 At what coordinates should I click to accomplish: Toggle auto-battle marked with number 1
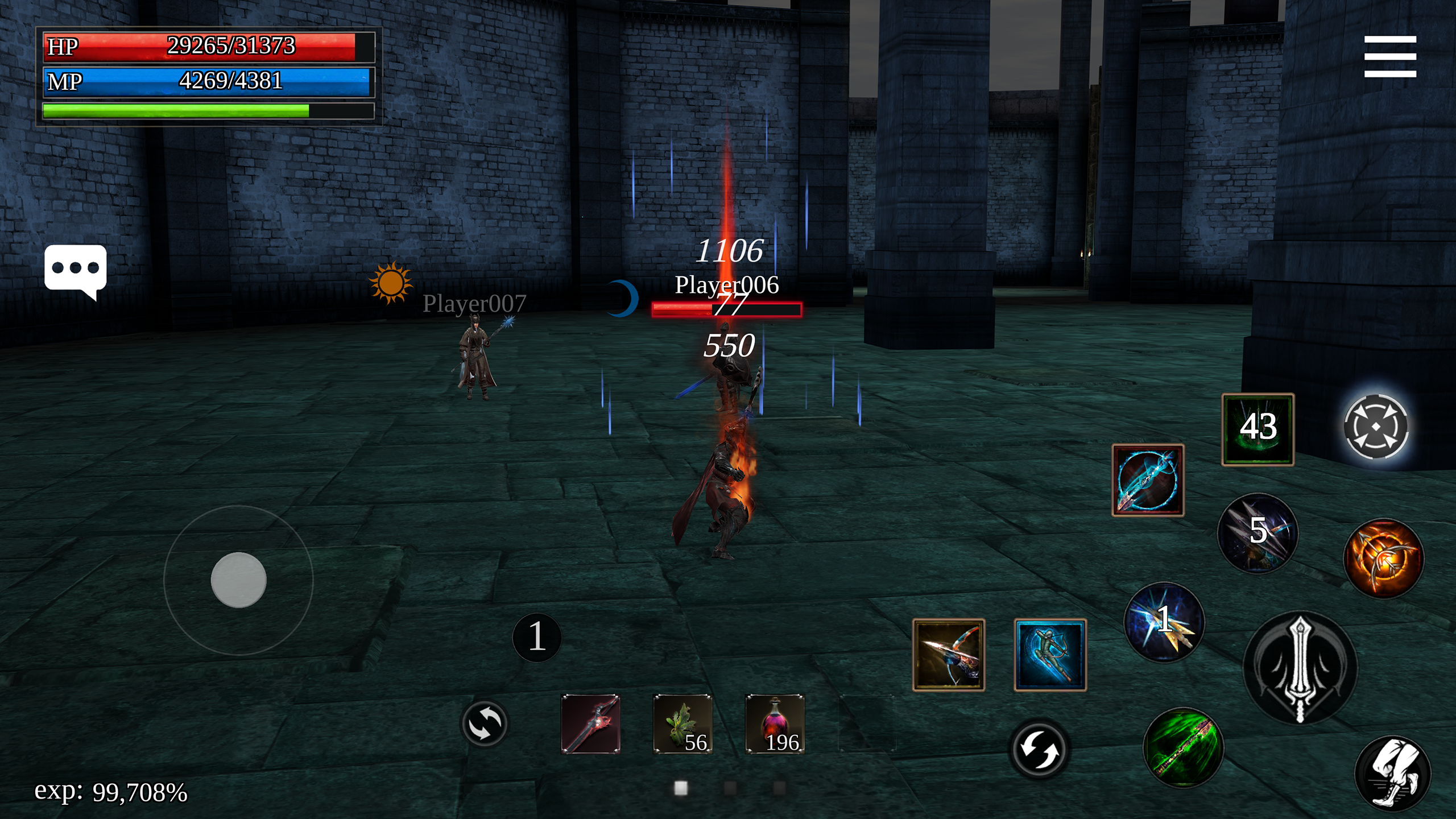point(536,636)
